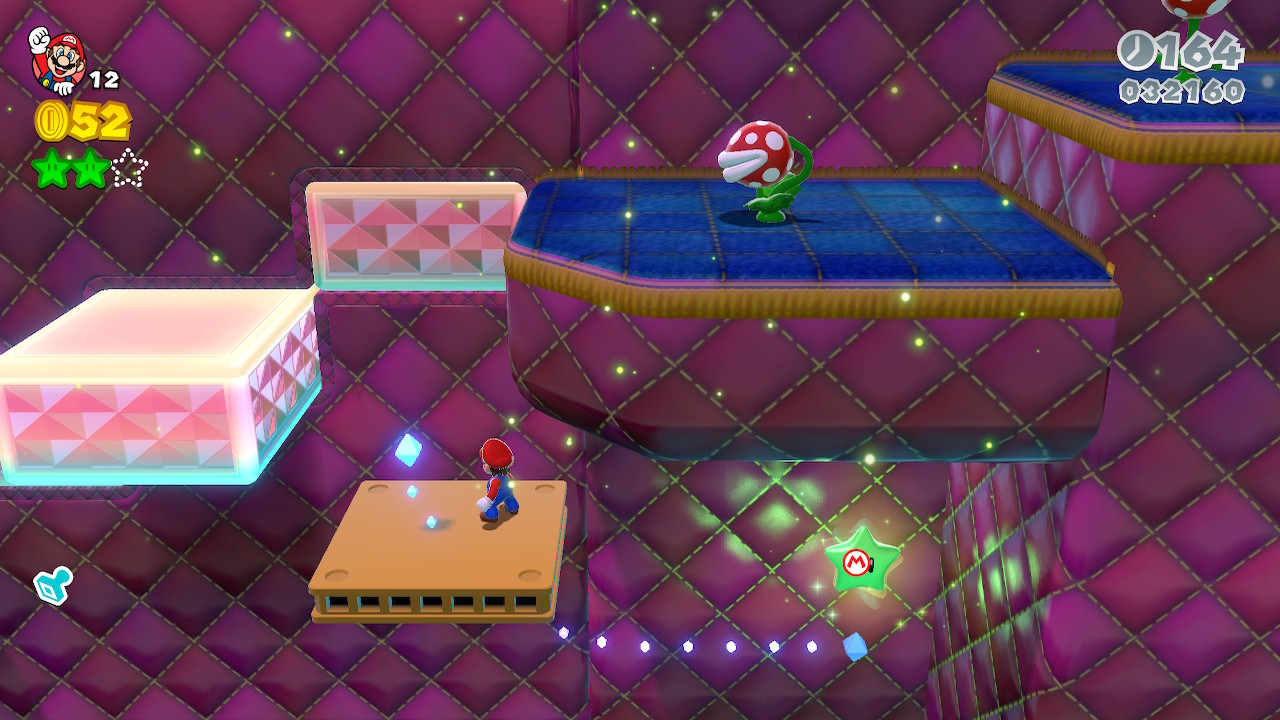
Task: Select the empty green star outline slot
Action: (129, 168)
